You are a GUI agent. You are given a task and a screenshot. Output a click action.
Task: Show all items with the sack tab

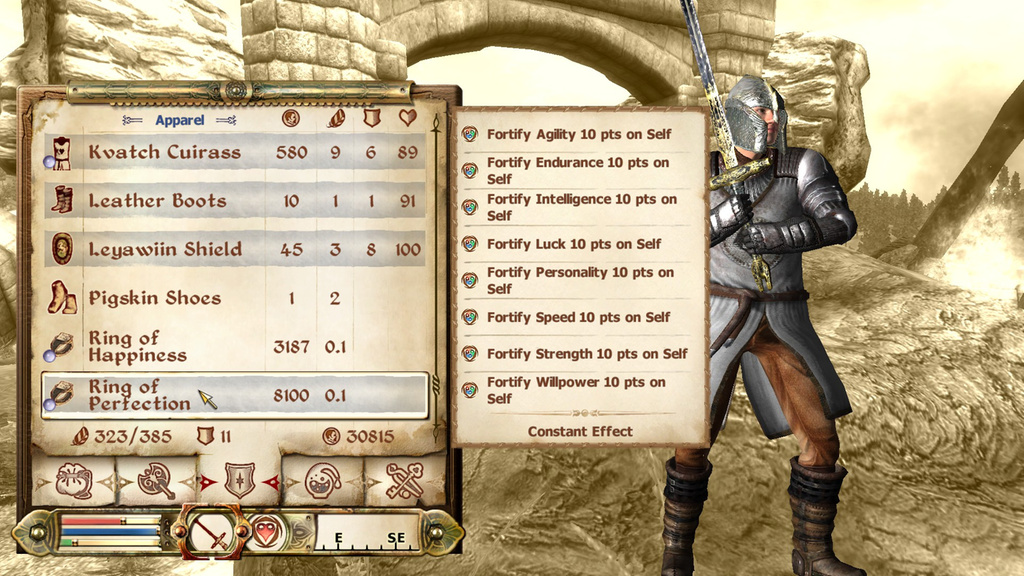point(74,482)
